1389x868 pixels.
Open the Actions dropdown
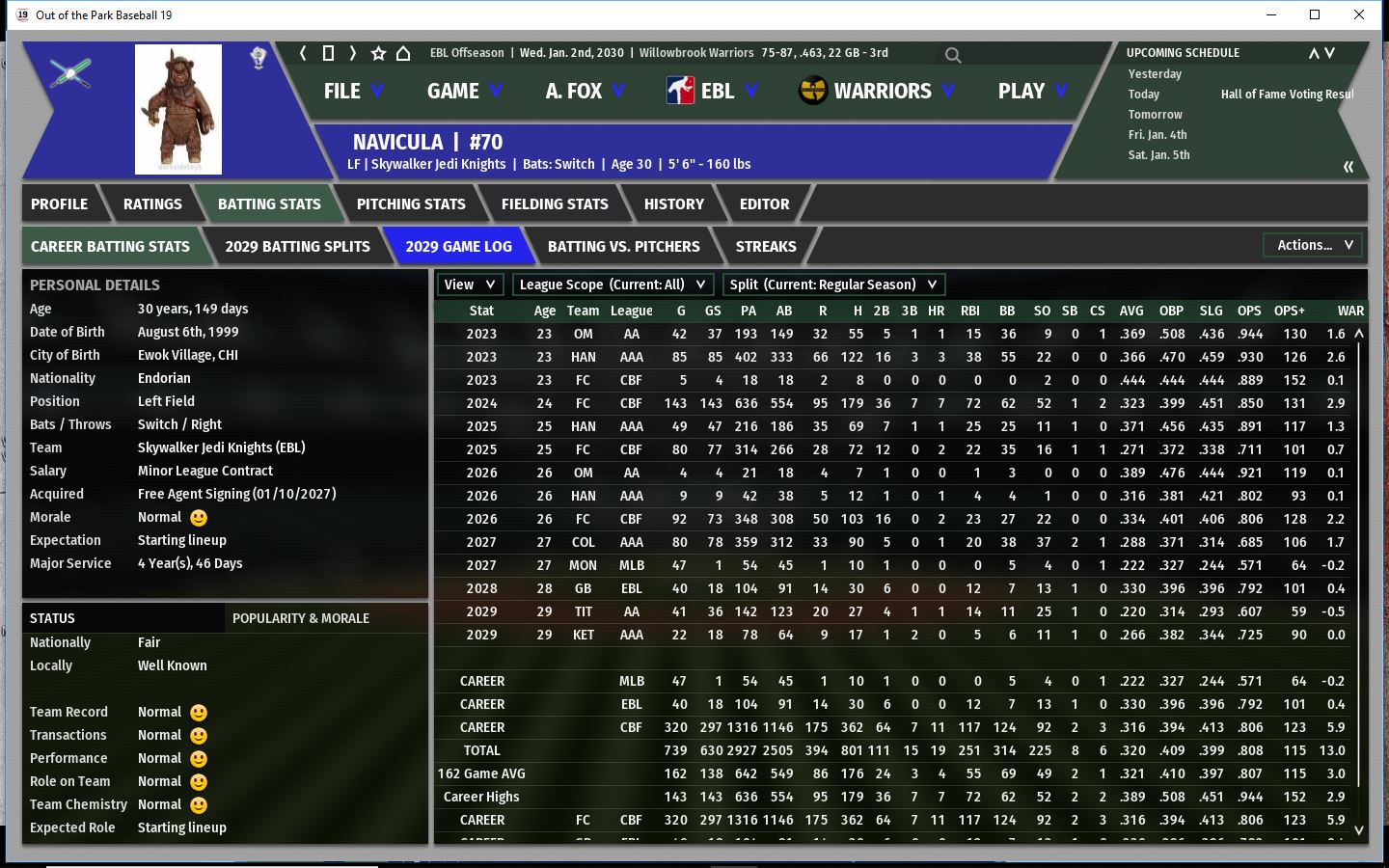click(1314, 246)
